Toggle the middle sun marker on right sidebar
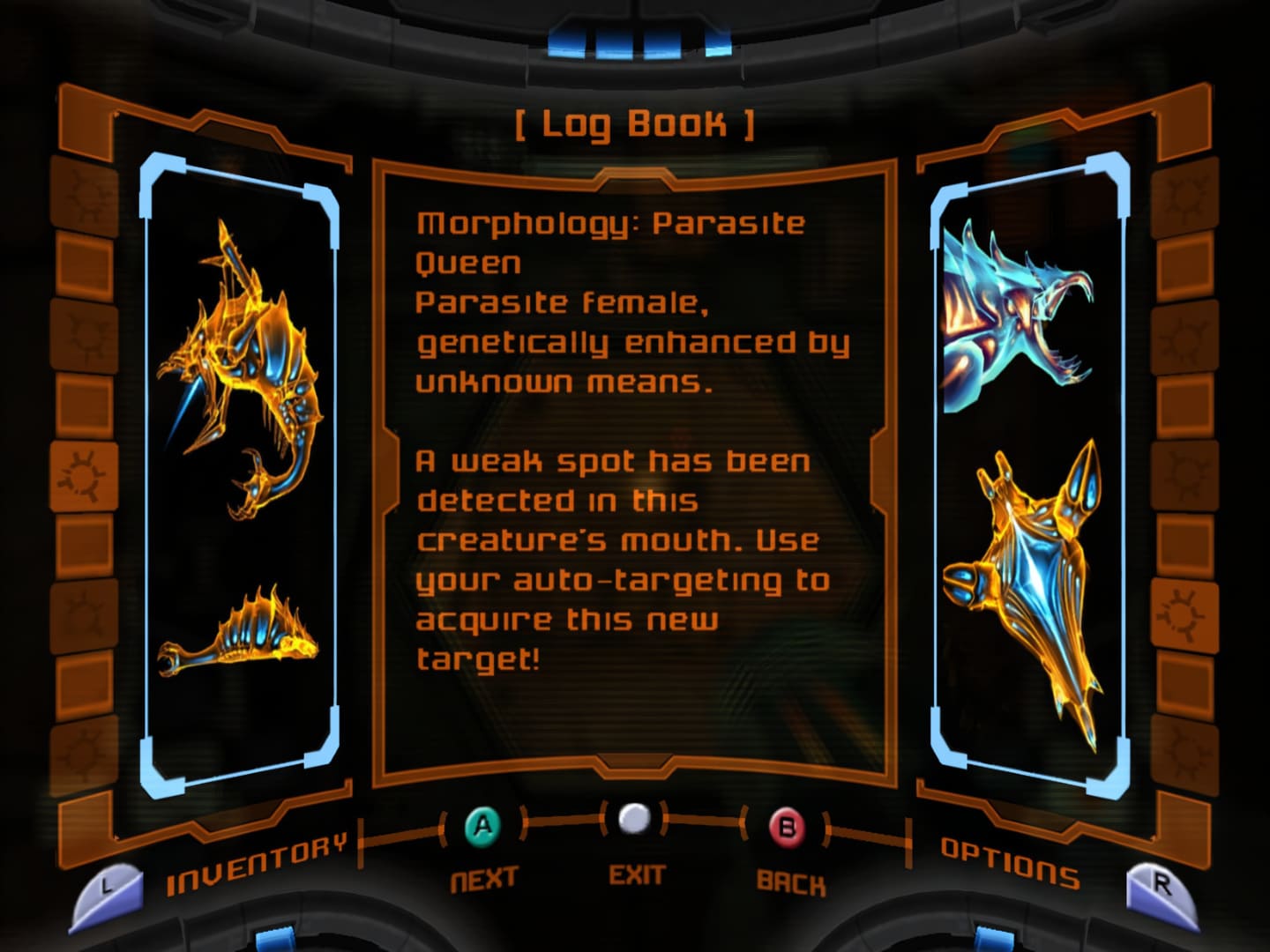Viewport: 1270px width, 952px height. (1183, 472)
